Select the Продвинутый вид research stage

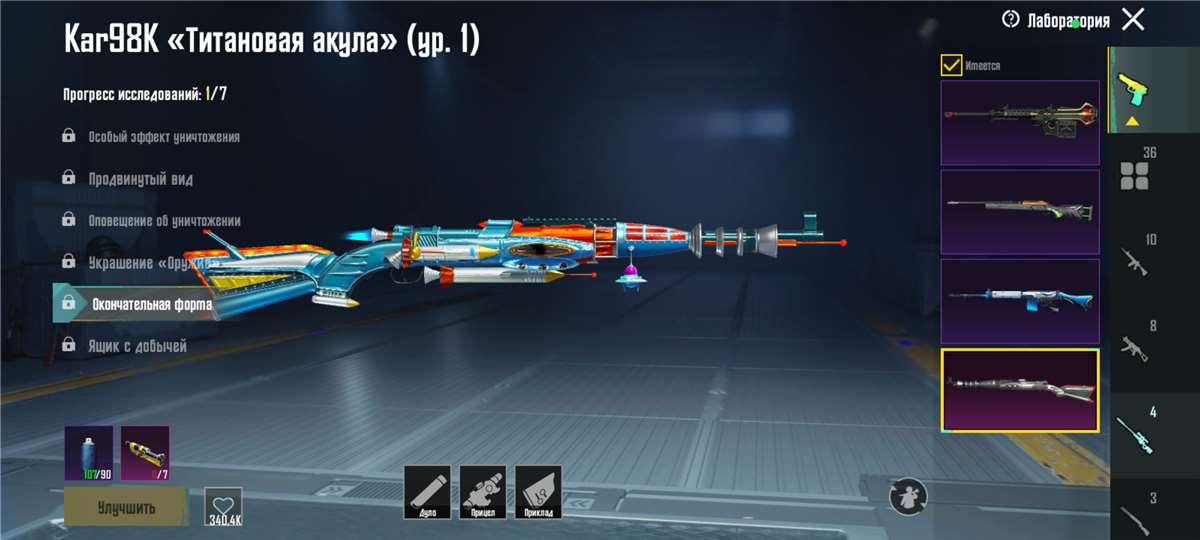click(140, 179)
